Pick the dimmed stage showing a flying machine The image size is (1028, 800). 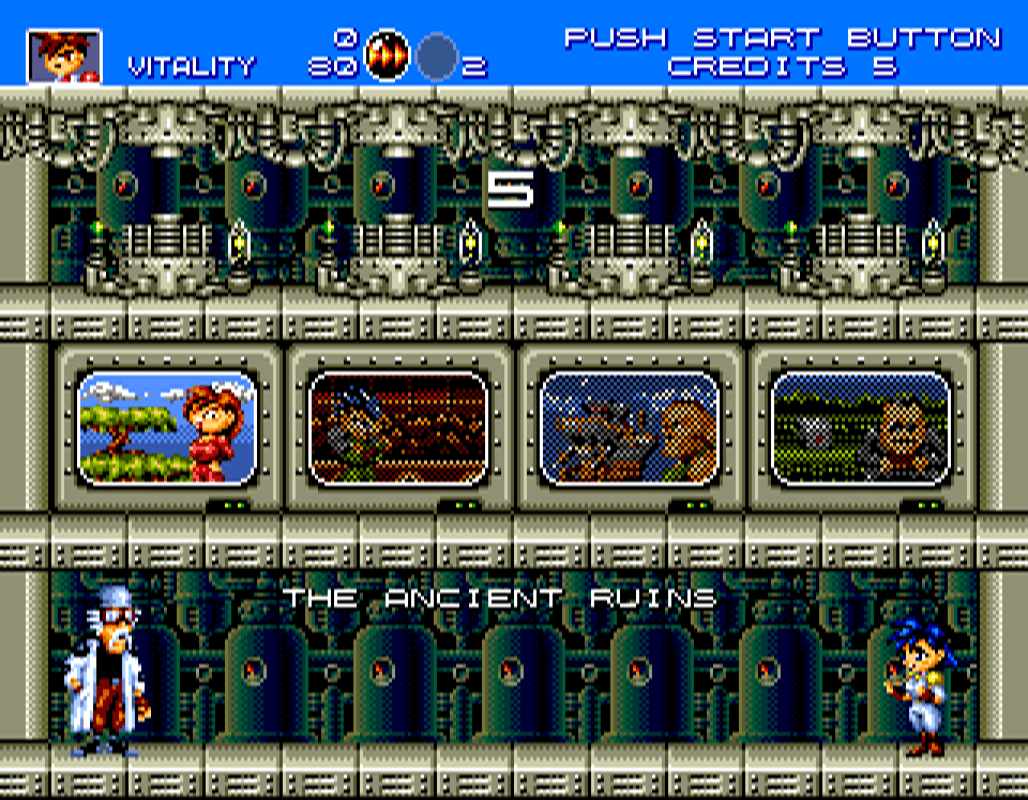[629, 428]
